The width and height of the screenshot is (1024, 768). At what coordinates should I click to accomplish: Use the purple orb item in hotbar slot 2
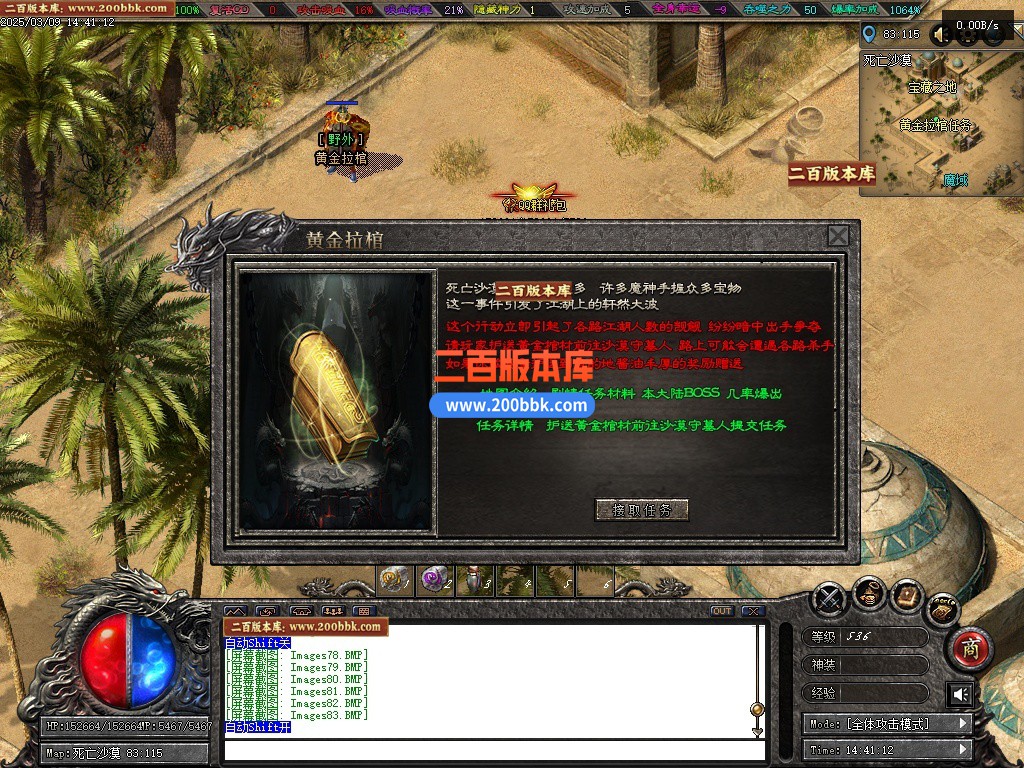coord(435,580)
